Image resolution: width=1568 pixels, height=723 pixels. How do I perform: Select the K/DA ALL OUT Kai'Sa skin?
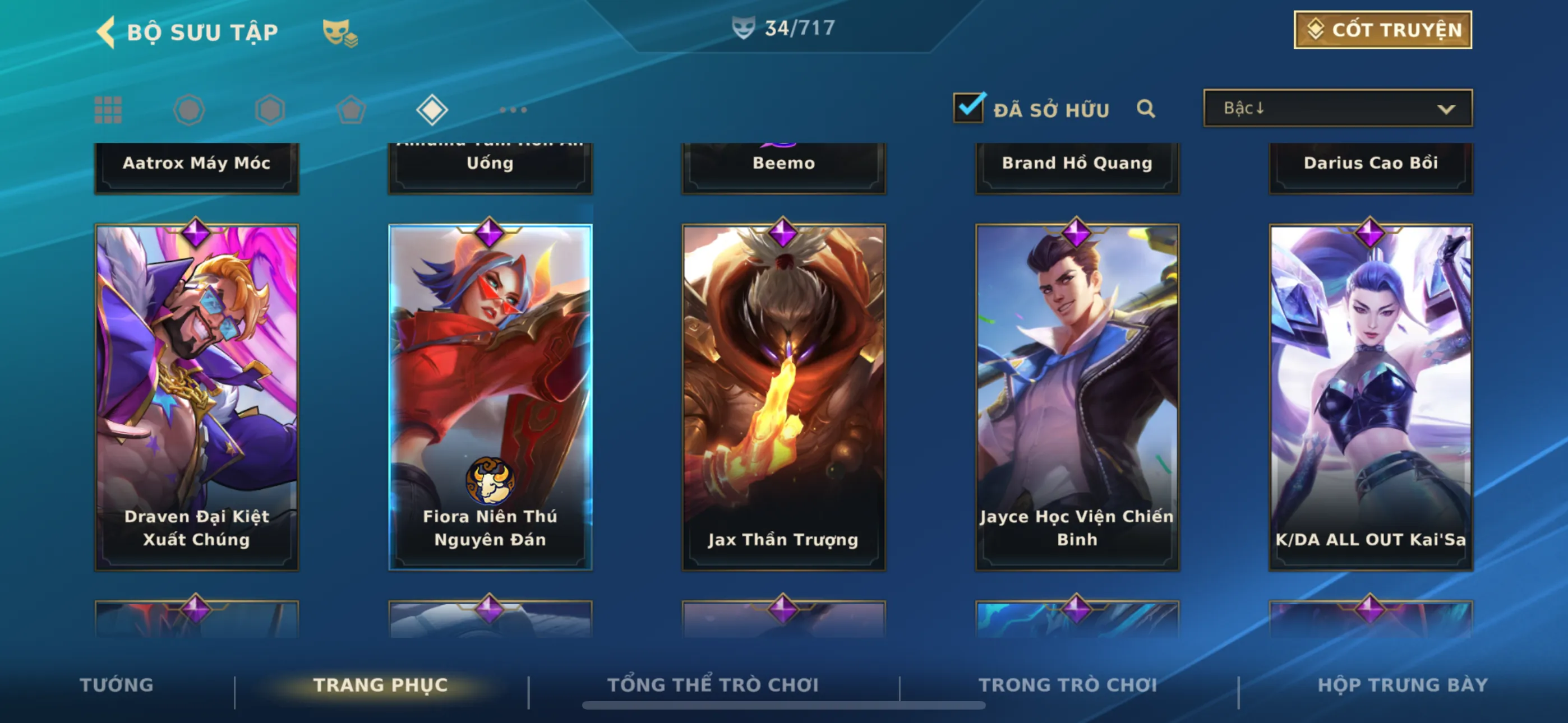[1370, 397]
